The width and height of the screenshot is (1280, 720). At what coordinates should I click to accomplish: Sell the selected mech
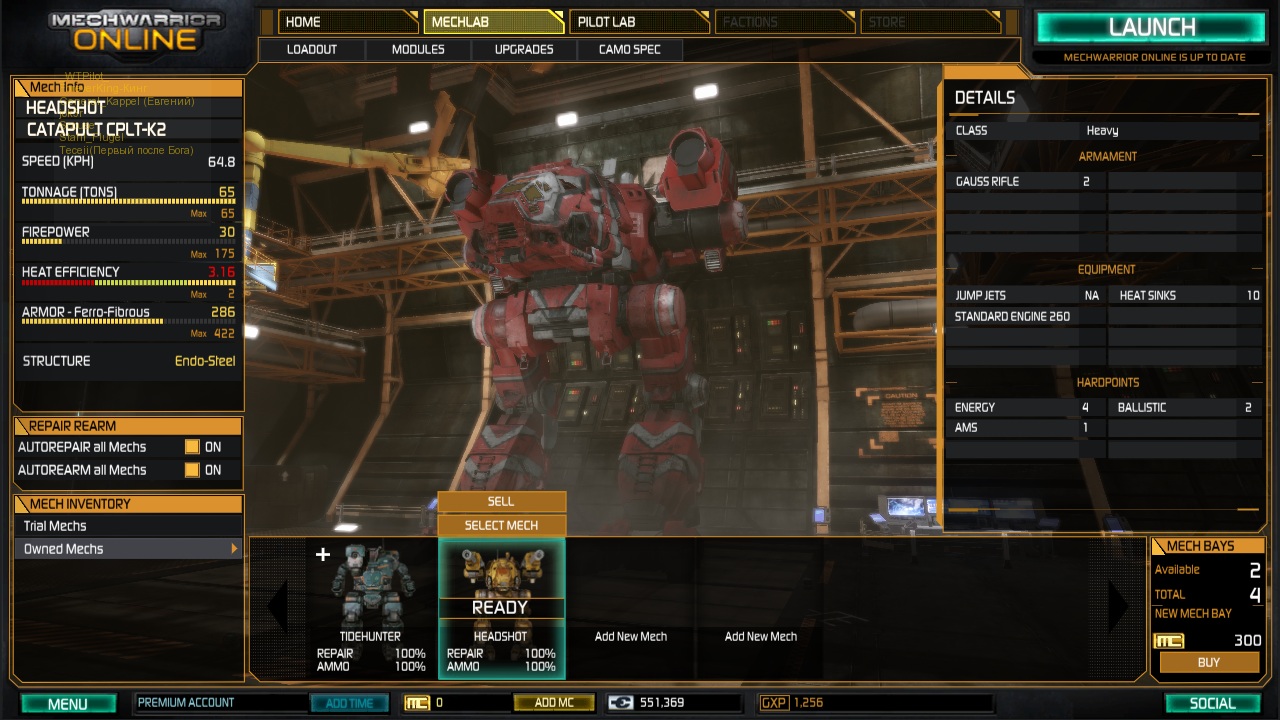(x=501, y=502)
